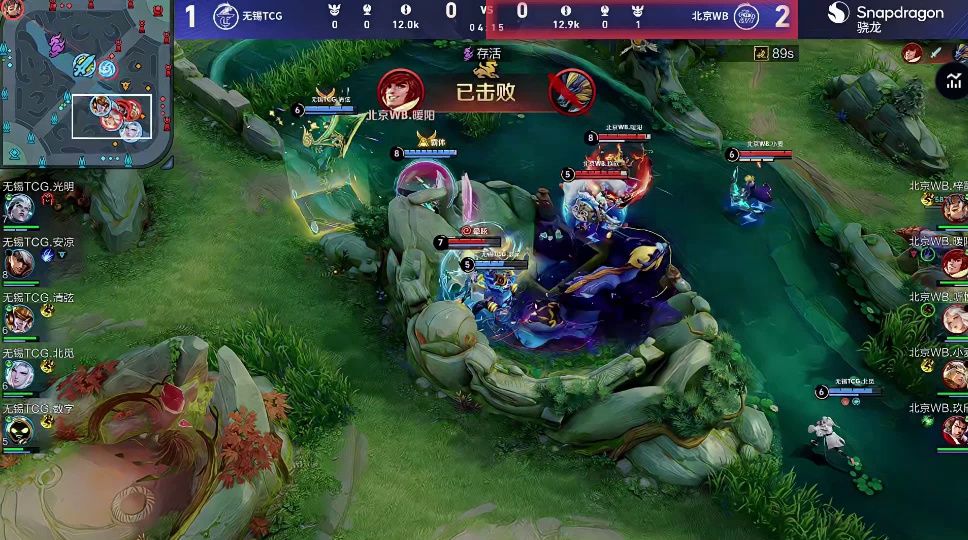The image size is (968, 540).
Task: Pick 无锡TCG.数字's hero portrait
Action: (x=19, y=430)
